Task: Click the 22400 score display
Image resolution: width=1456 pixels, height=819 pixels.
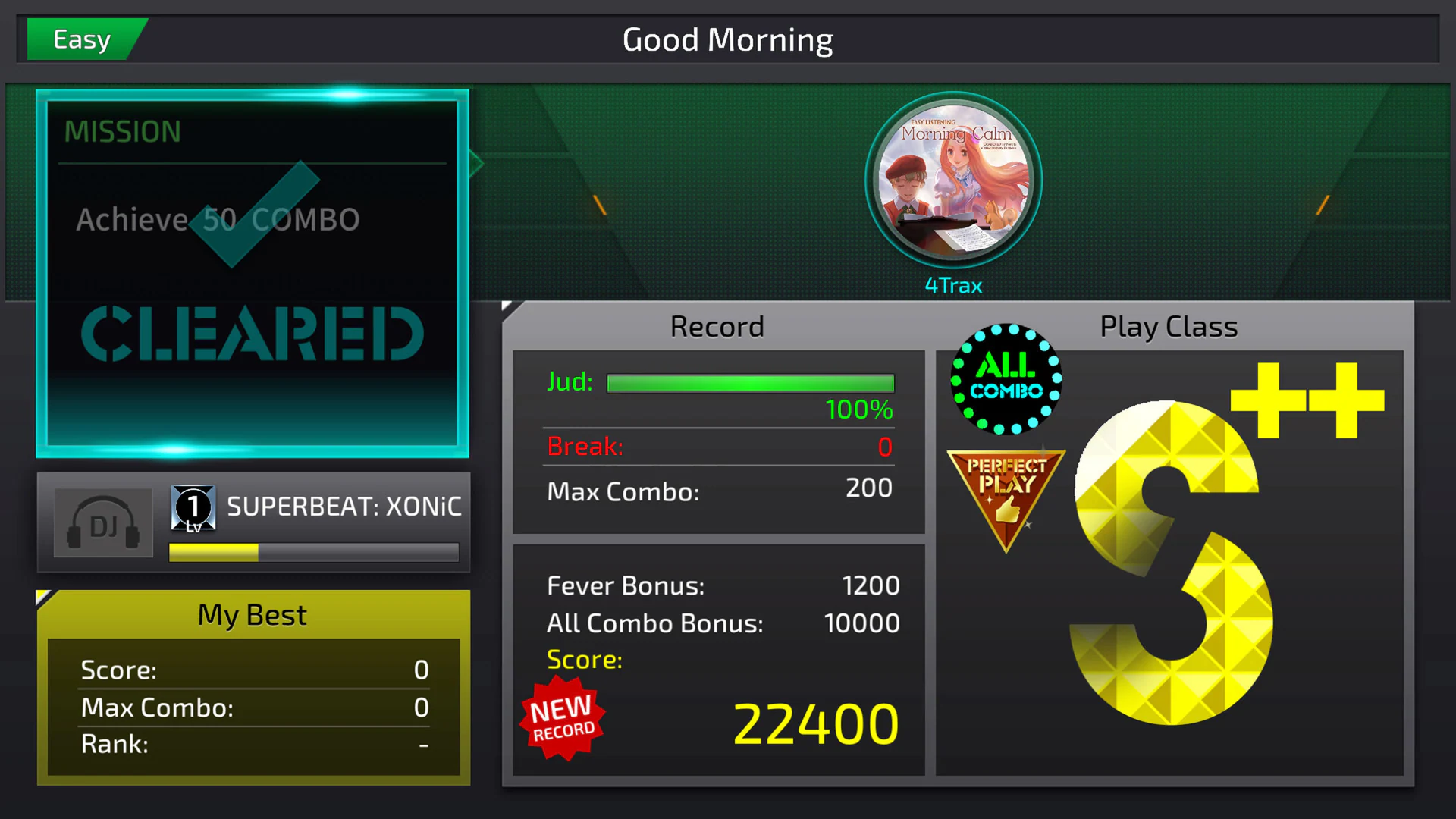Action: 814,726
